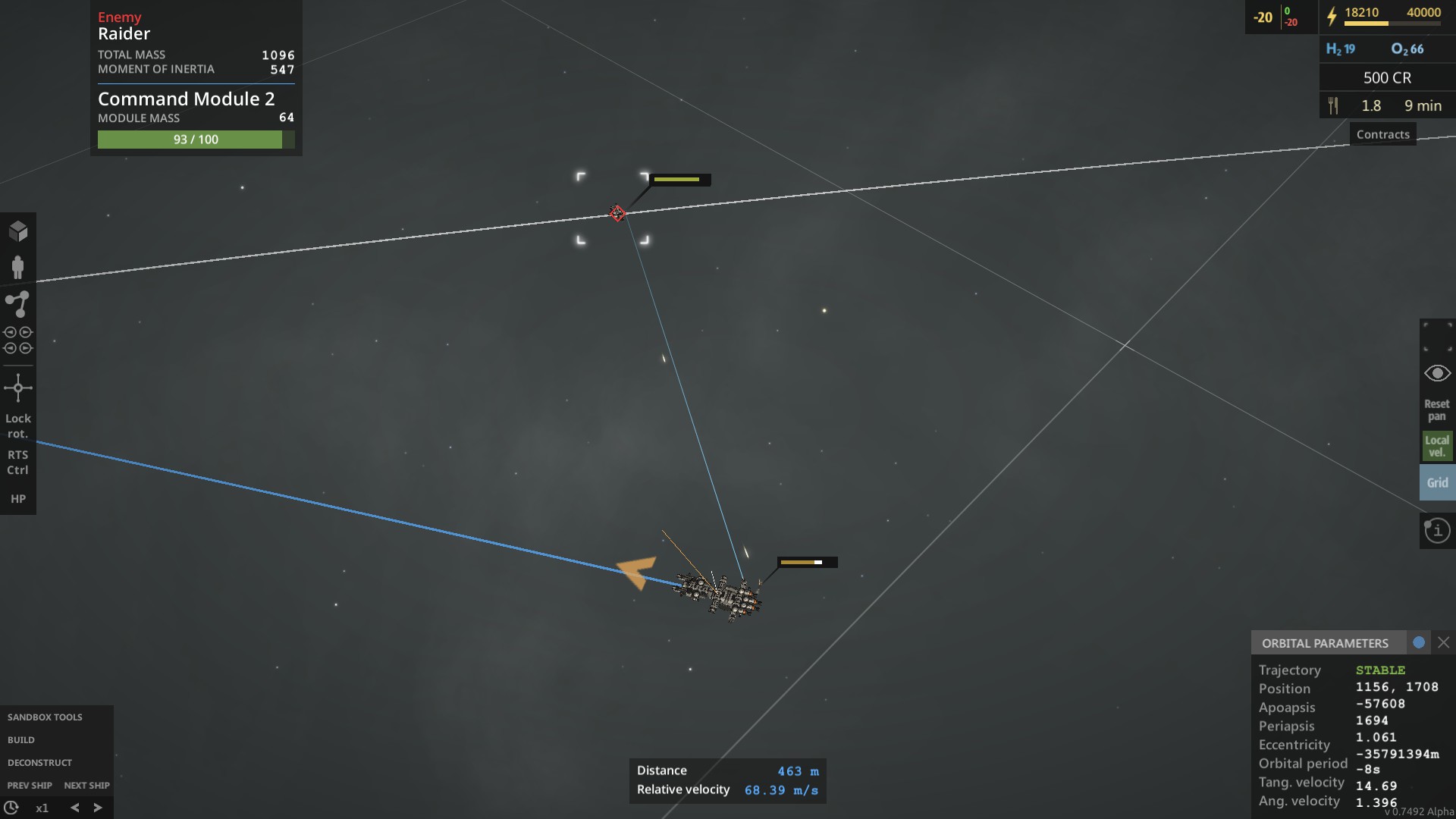Select the crosshair thruster control icon
This screenshot has height=819, width=1456.
click(18, 388)
